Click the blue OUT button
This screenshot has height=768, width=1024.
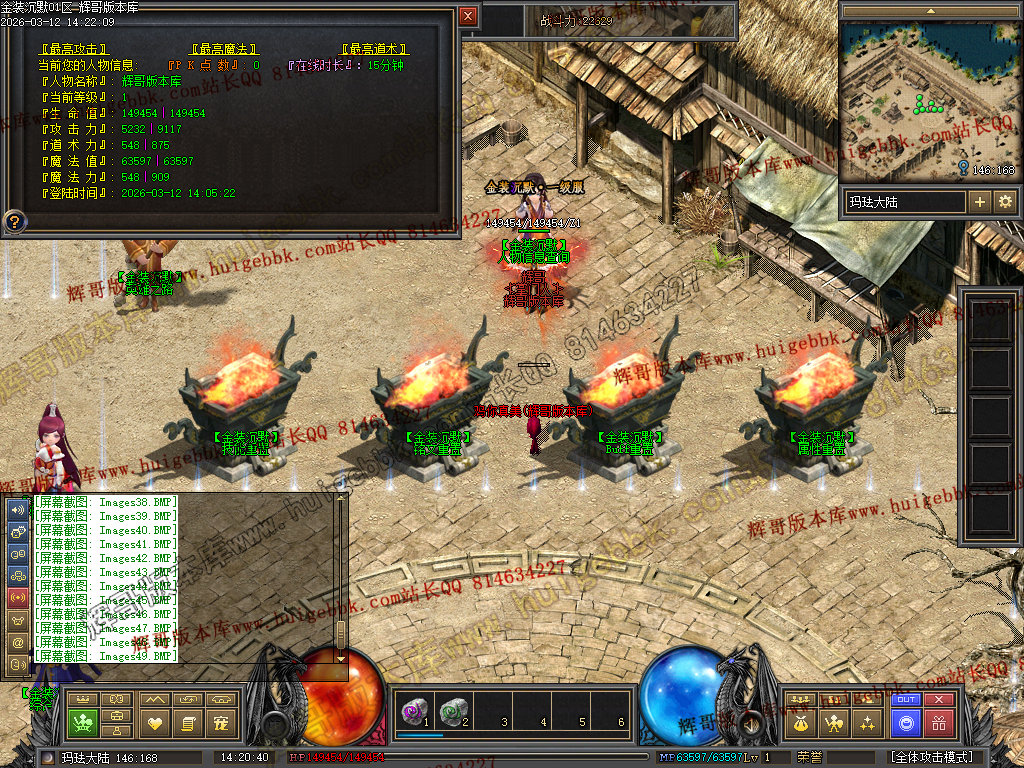906,700
